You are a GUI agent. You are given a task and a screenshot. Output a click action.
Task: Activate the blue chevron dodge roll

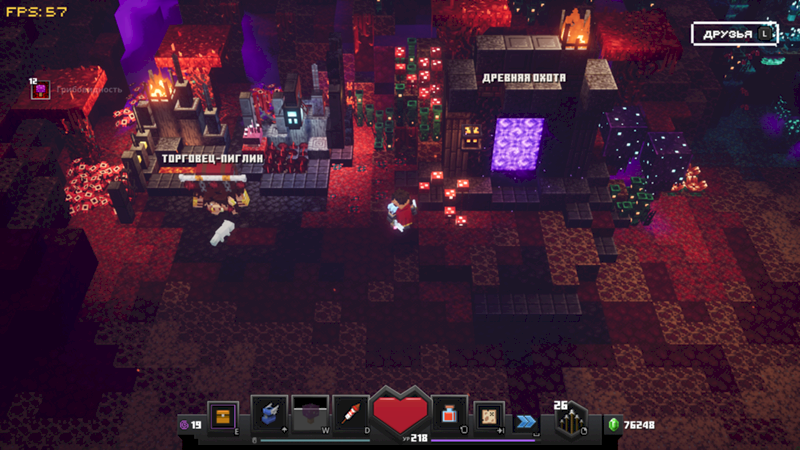[526, 422]
